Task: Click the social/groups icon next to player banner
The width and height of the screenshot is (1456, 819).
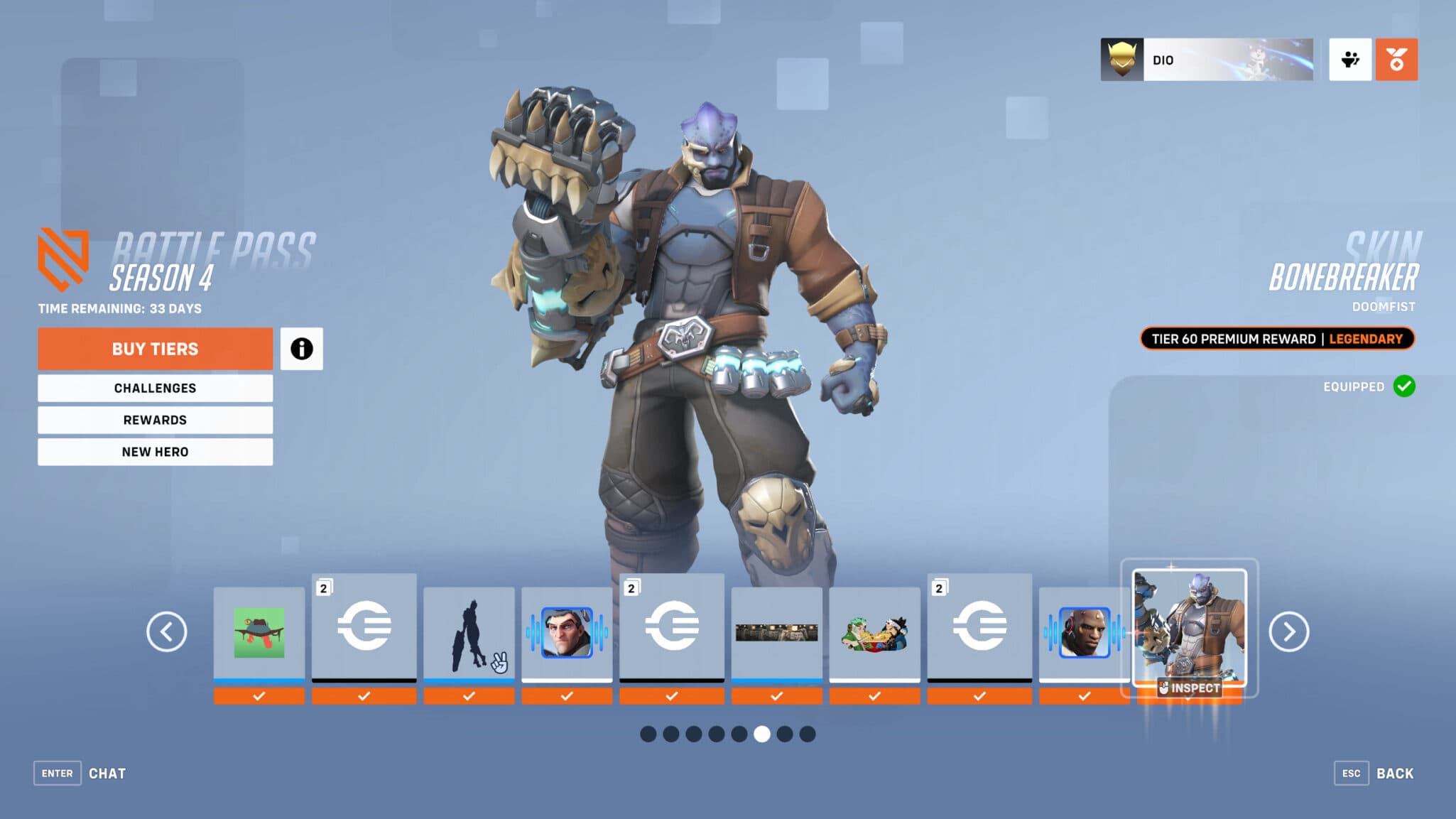Action: (x=1350, y=60)
